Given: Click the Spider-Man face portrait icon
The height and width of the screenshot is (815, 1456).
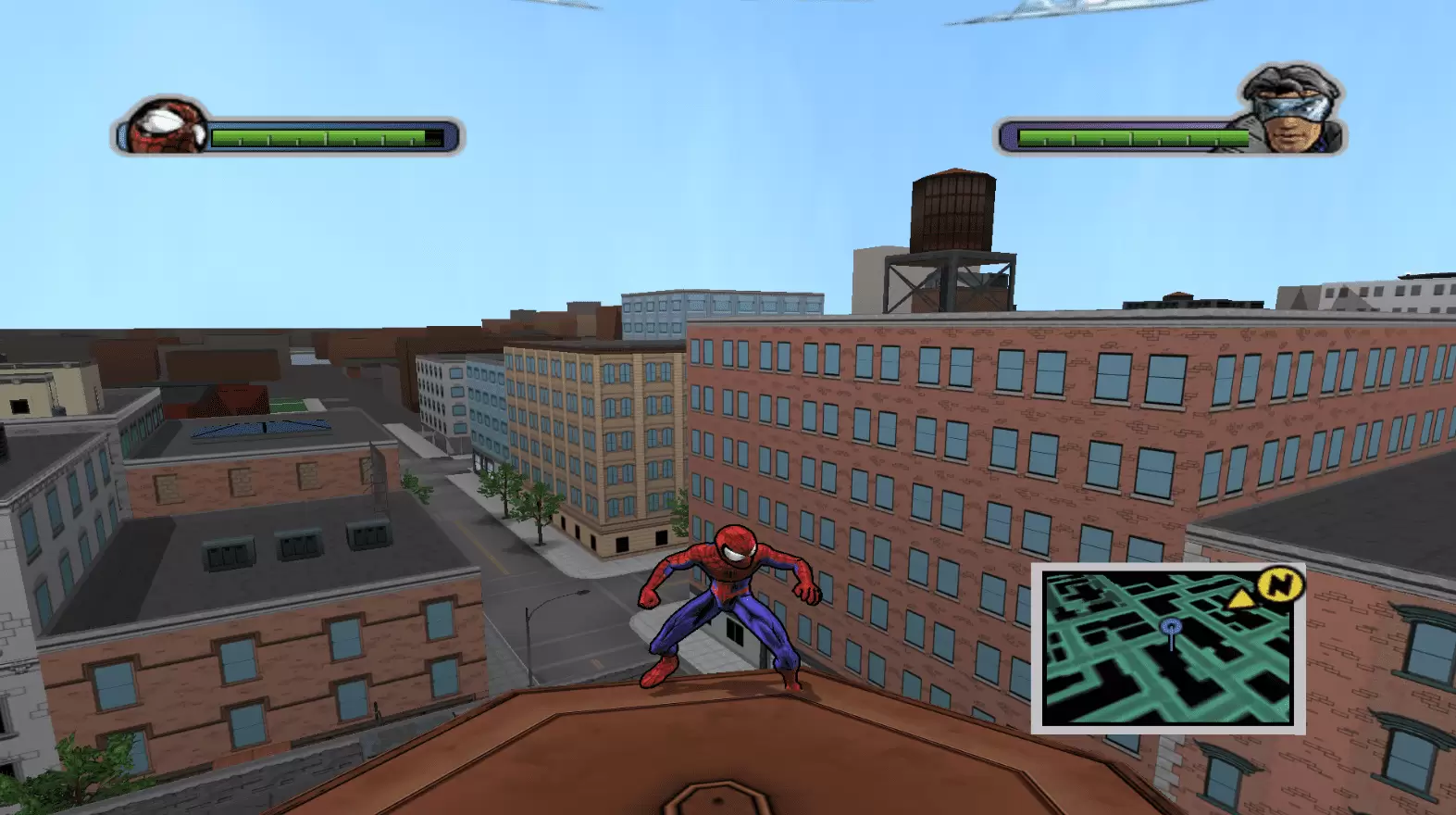Looking at the screenshot, I should click(x=162, y=130).
